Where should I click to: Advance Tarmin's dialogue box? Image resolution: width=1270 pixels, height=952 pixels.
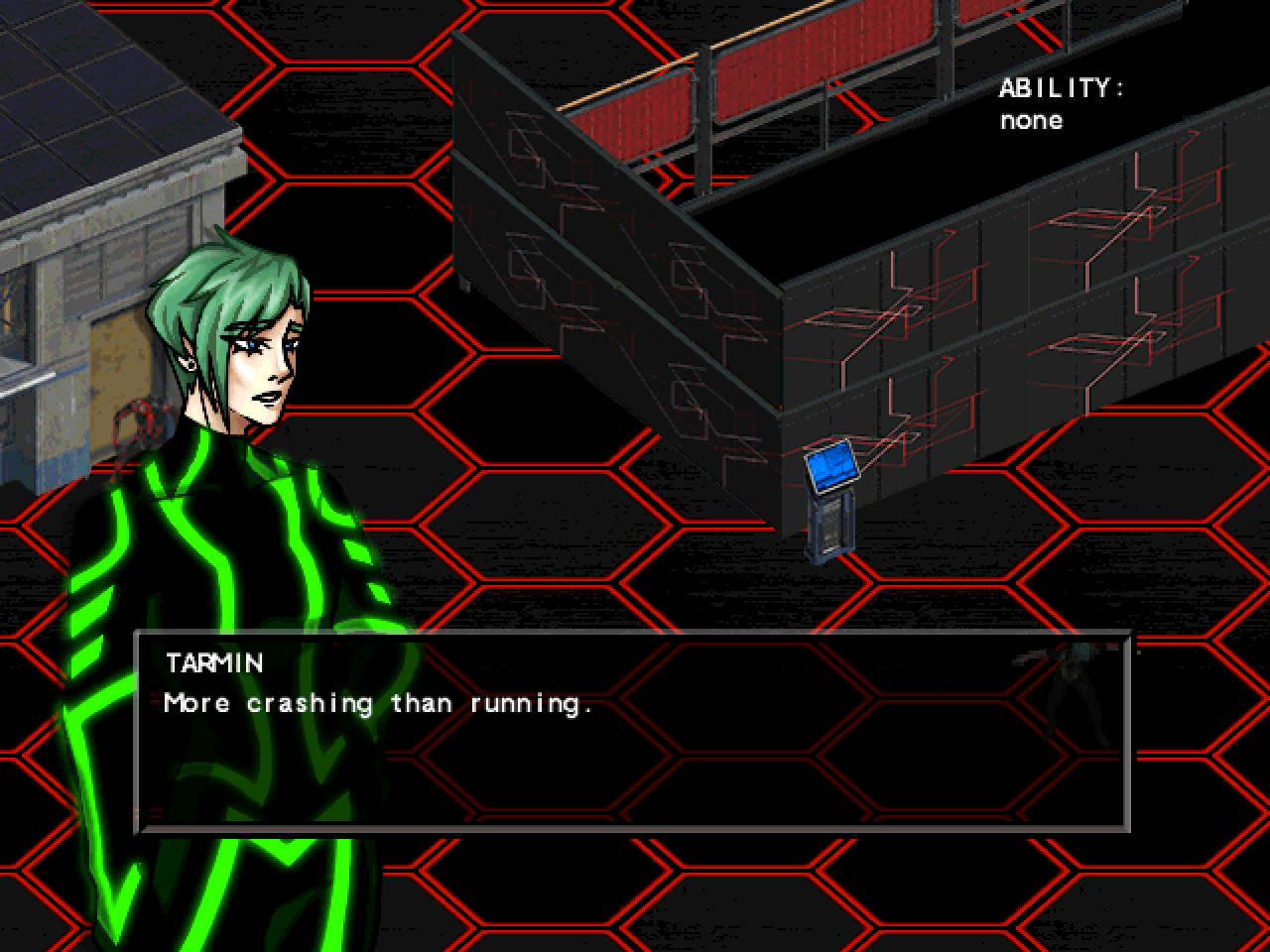click(x=633, y=732)
